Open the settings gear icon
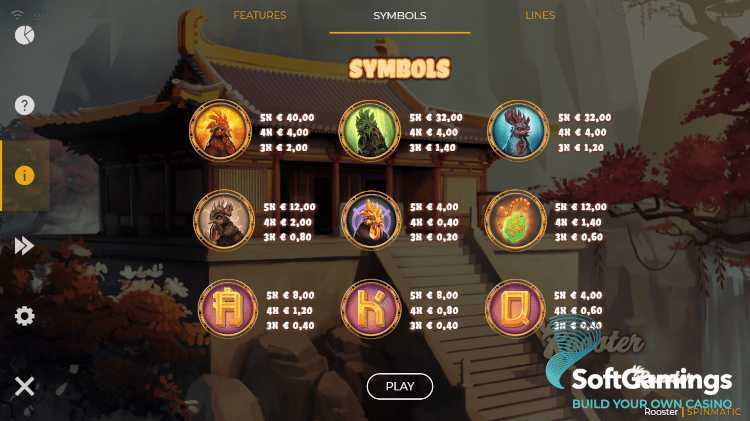Image resolution: width=750 pixels, height=421 pixels. tap(25, 316)
